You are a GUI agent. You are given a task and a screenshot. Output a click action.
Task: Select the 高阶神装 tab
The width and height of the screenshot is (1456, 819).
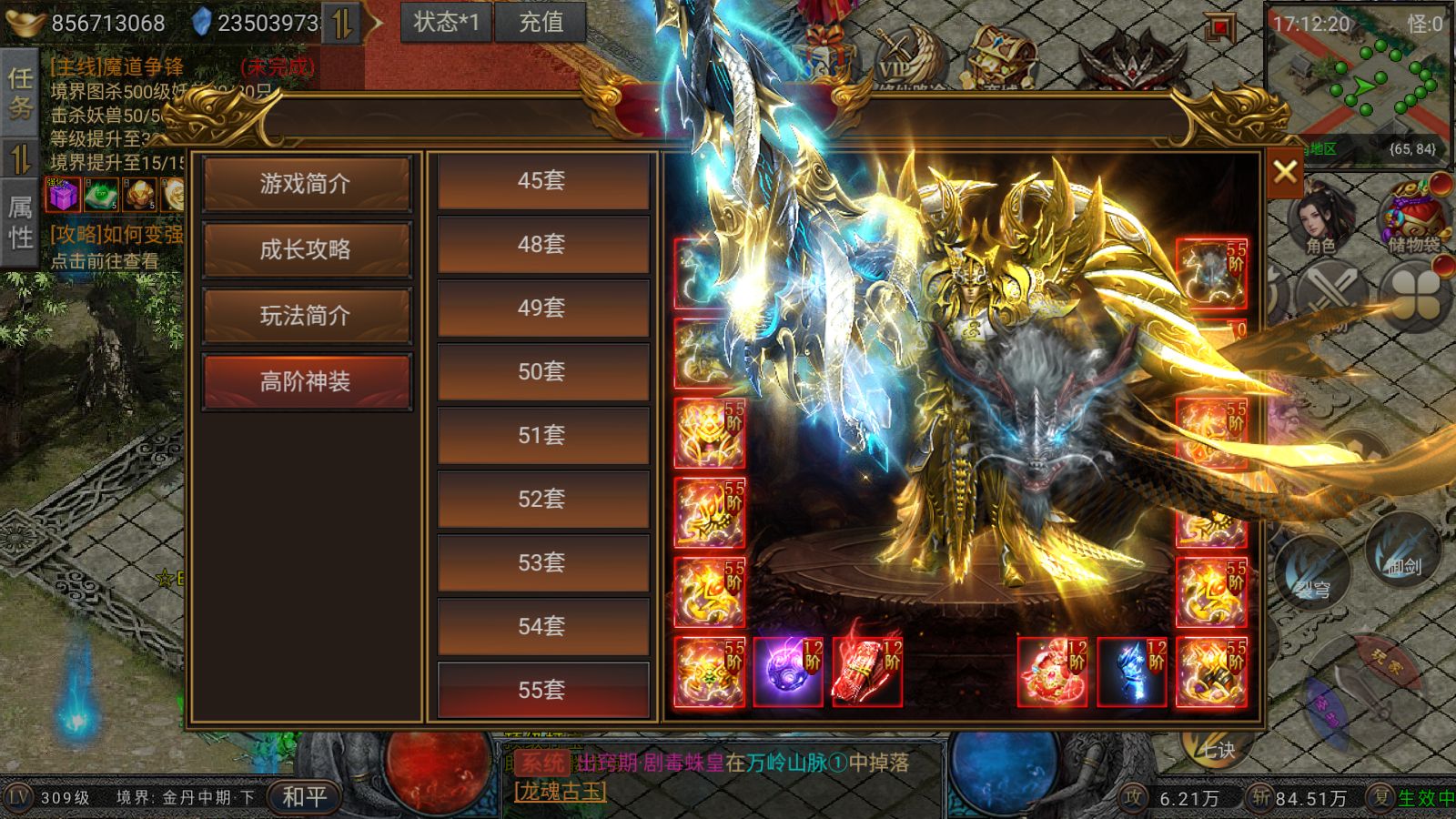pos(306,381)
